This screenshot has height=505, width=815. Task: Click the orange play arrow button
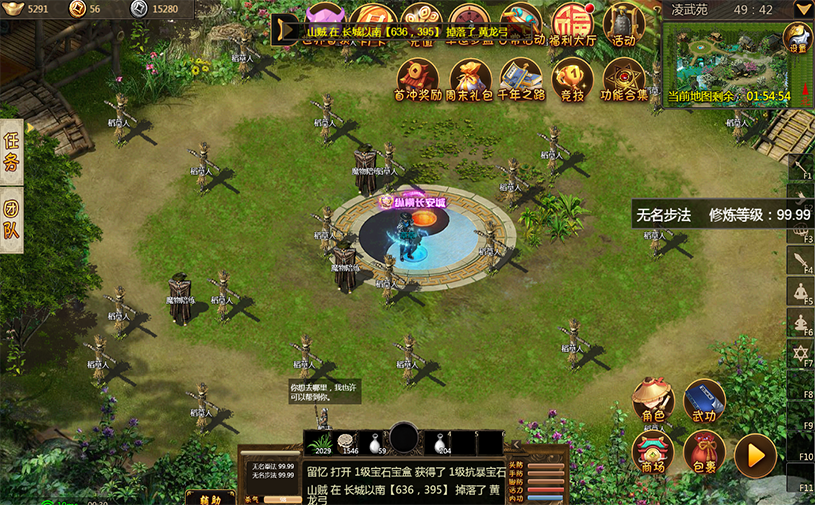(x=756, y=456)
